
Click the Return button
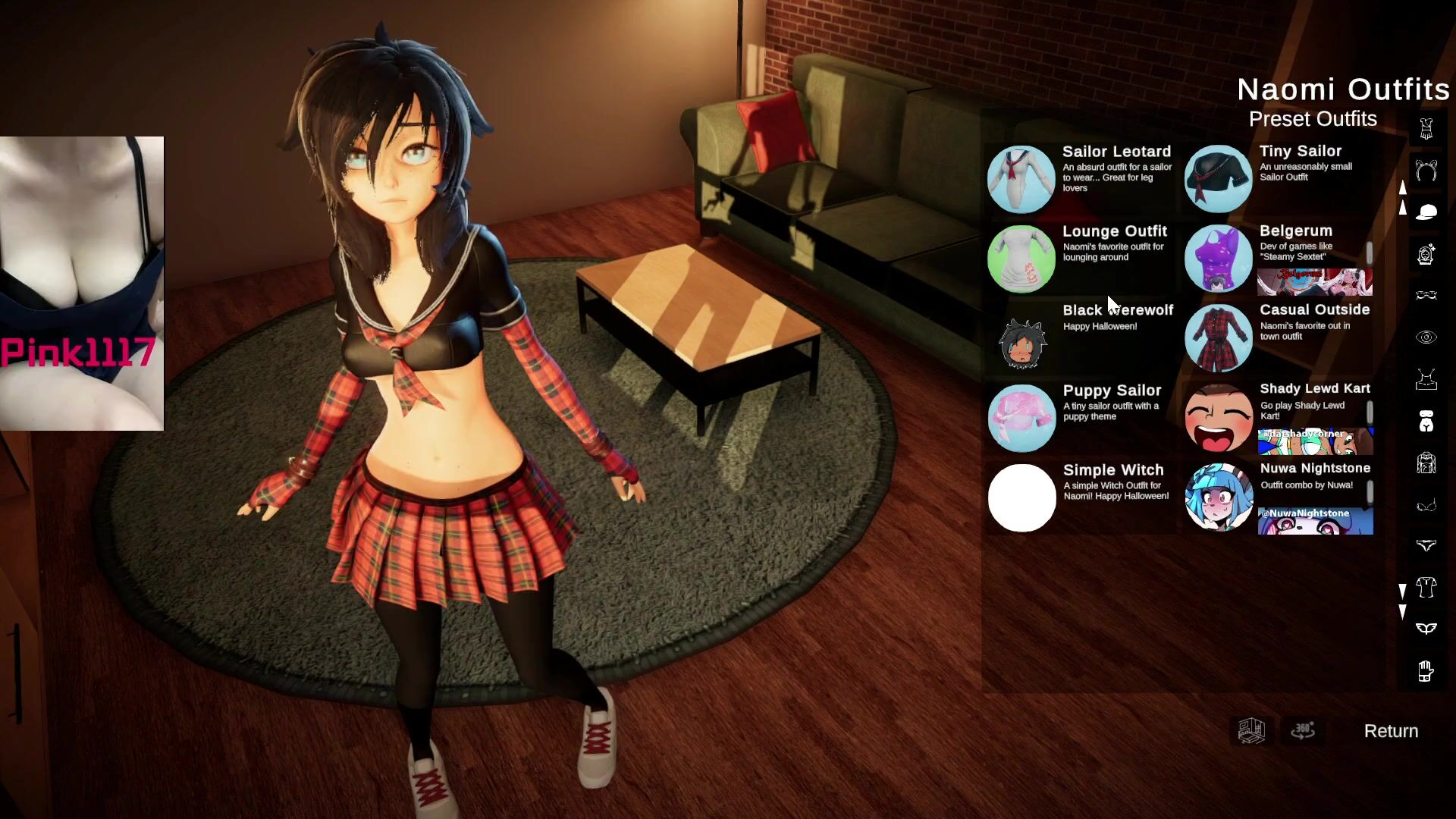pos(1391,731)
